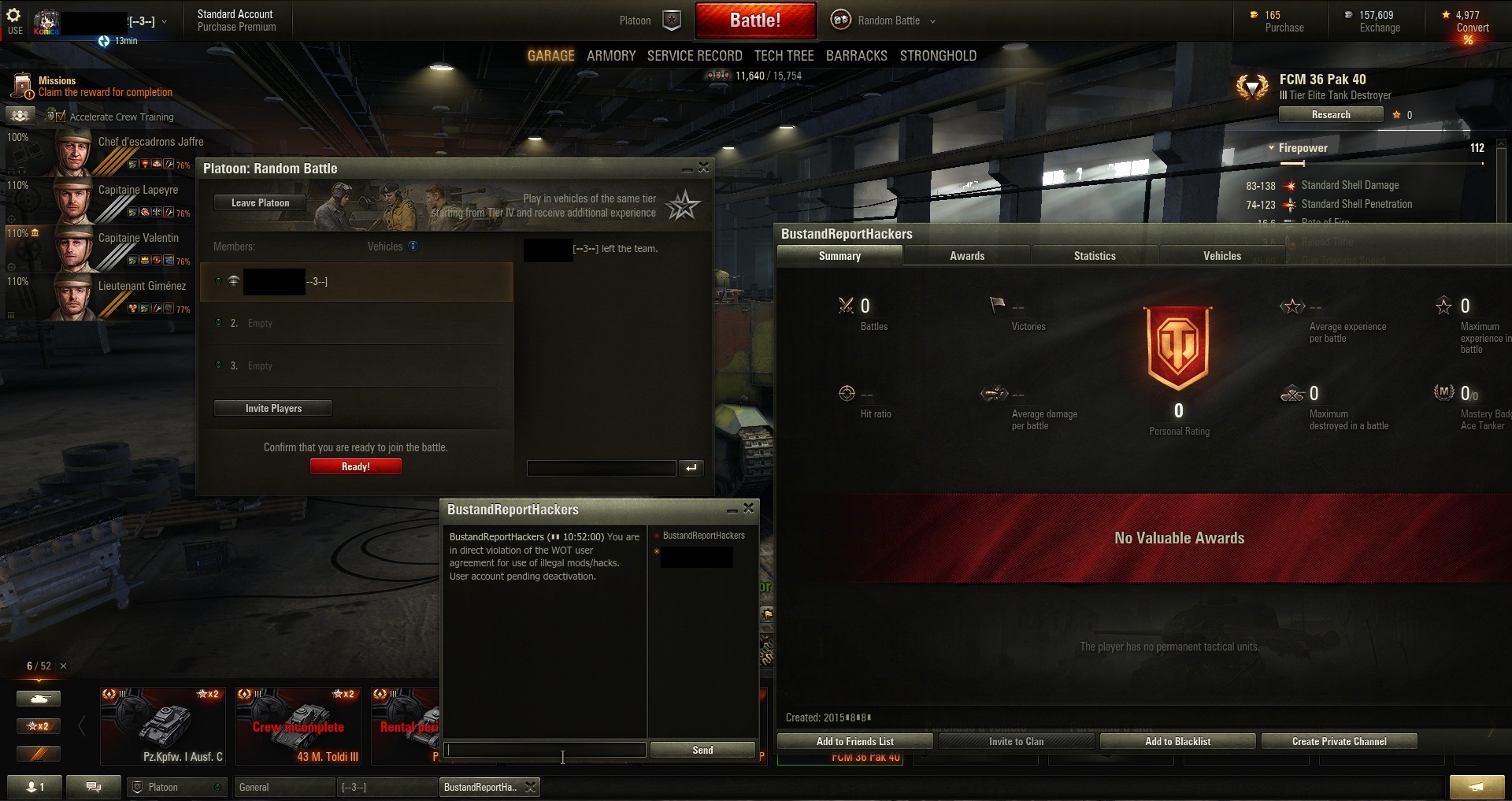
Task: Invite players to the platoon
Action: tap(273, 409)
